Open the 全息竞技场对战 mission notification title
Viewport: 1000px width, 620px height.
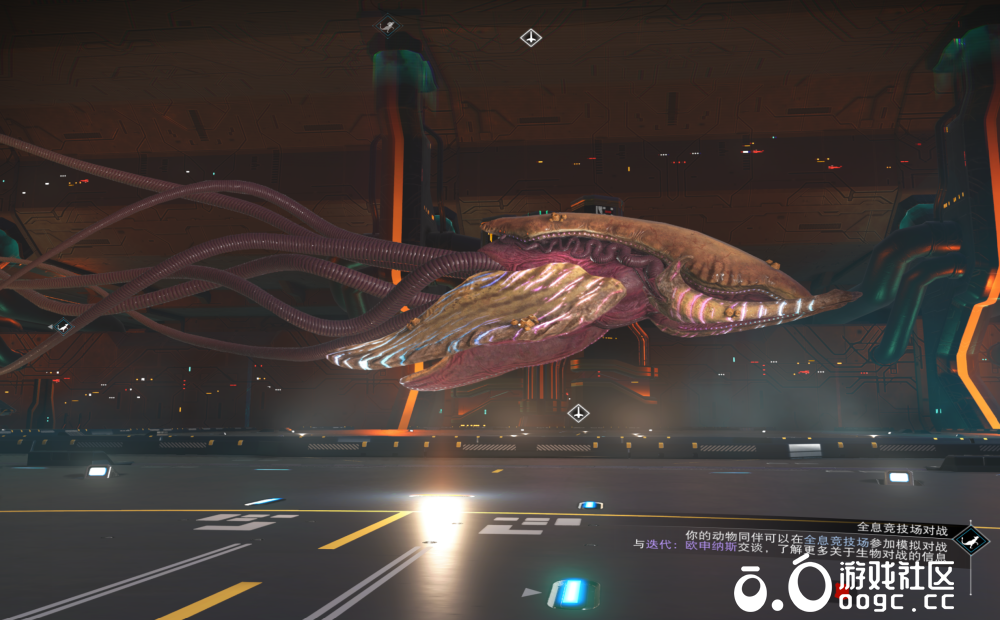(900, 526)
